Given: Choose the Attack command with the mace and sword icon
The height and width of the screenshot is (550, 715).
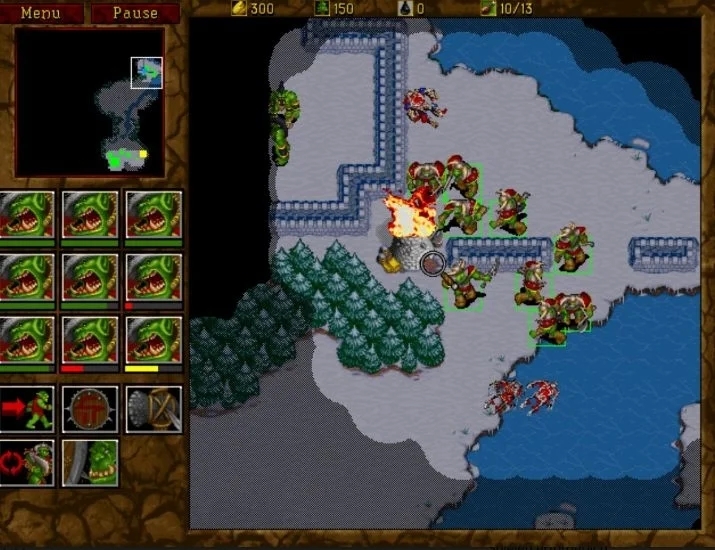Looking at the screenshot, I should (x=154, y=408).
